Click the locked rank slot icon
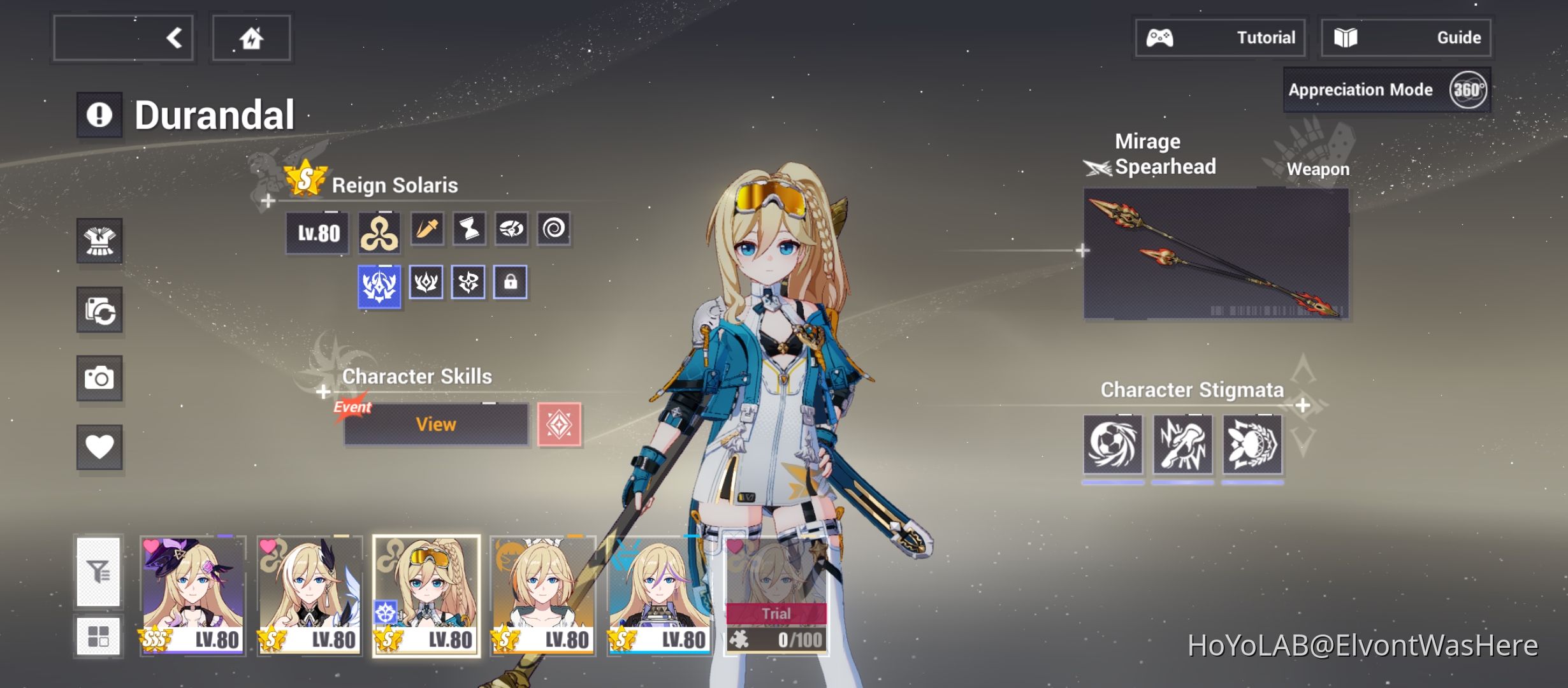 510,283
